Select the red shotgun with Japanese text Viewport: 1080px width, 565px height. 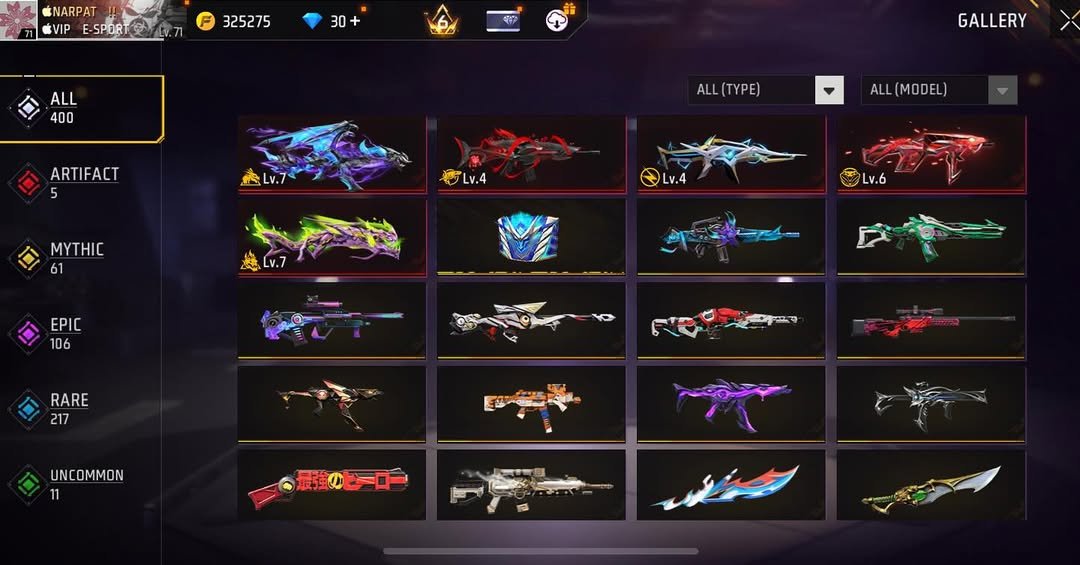331,485
